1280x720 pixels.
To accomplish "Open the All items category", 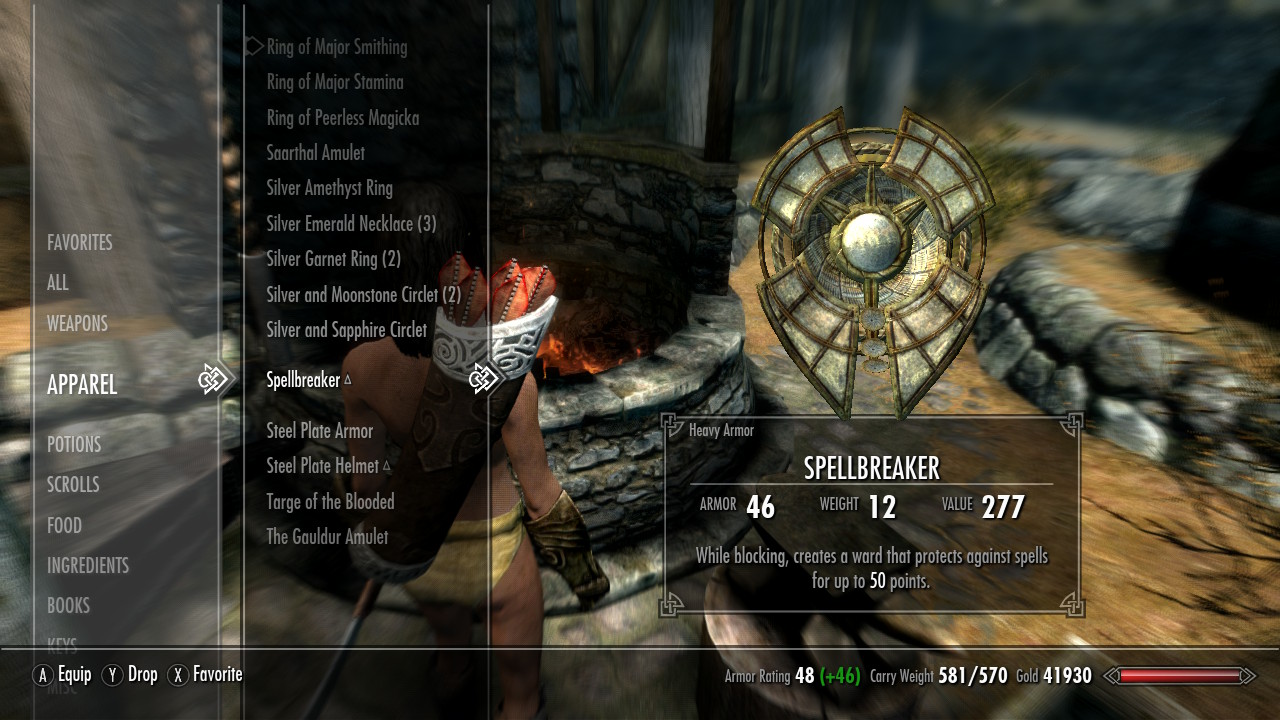I will coord(58,283).
